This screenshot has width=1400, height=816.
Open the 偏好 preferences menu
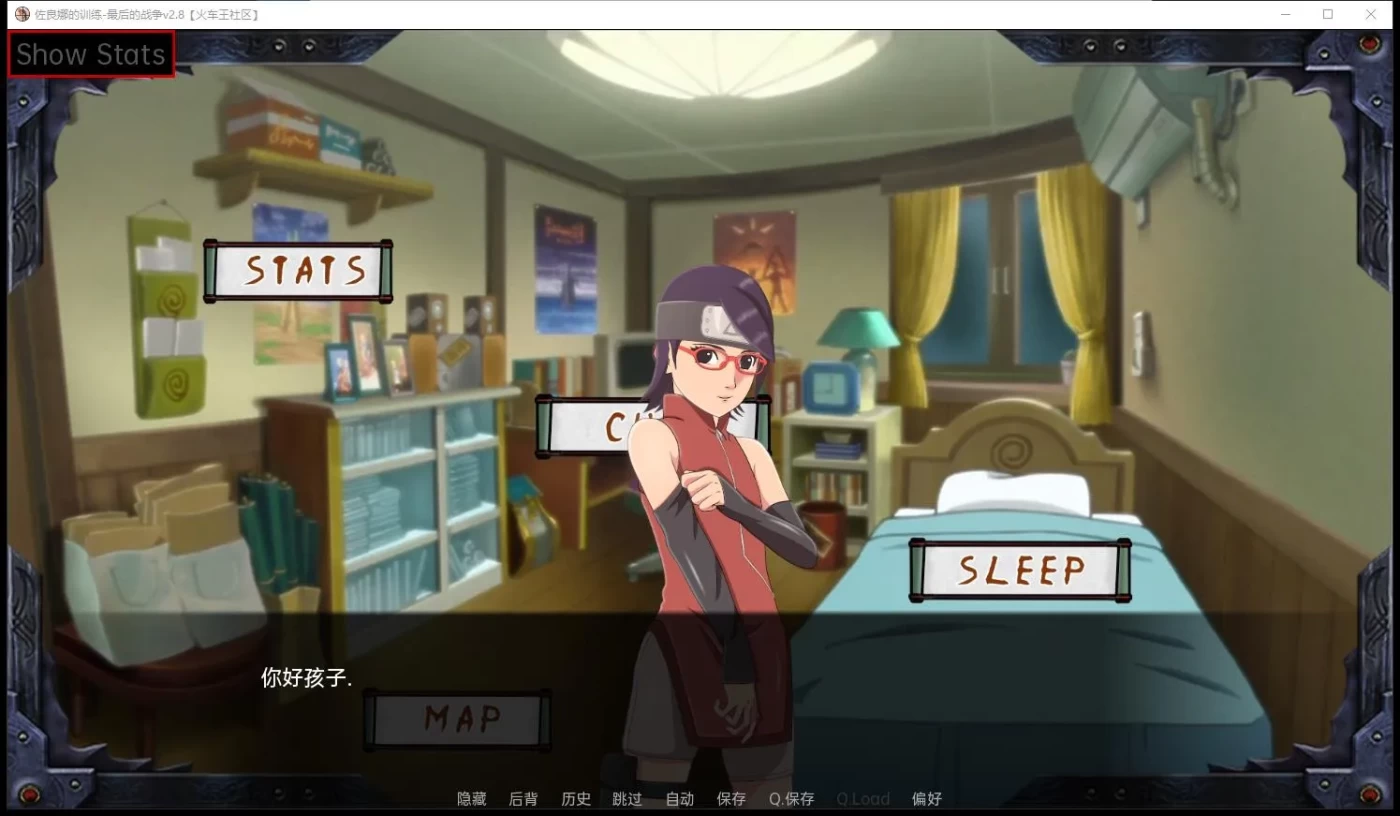pos(926,799)
